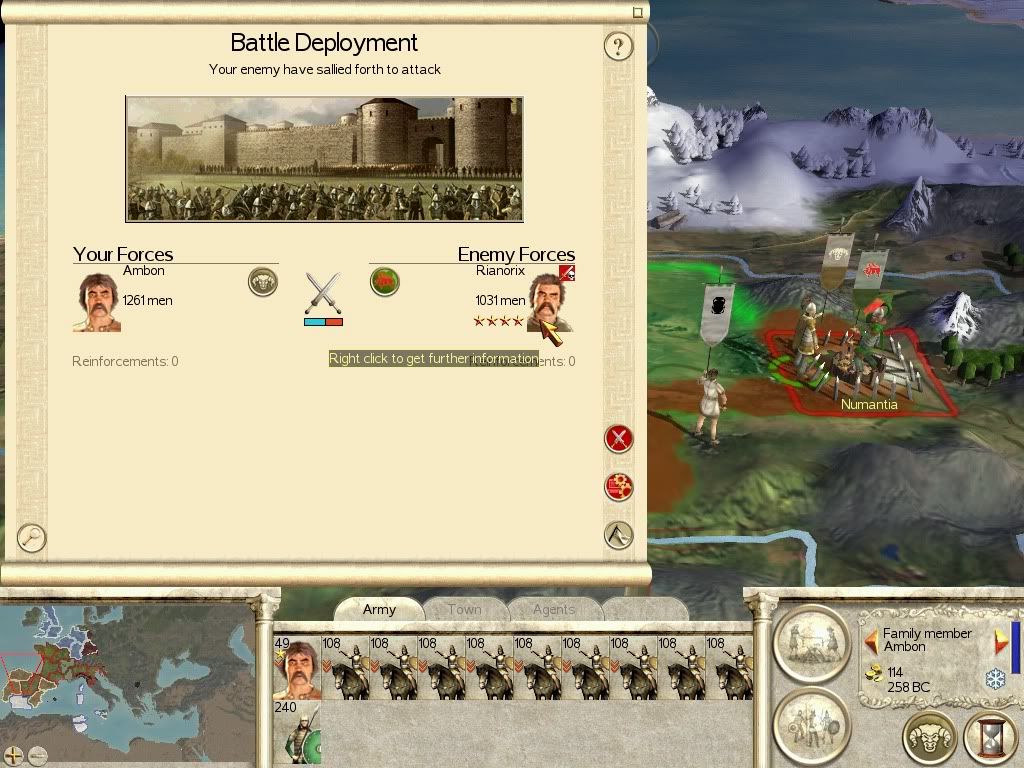This screenshot has width=1024, height=768.
Task: Select Ambon's portrait under Your Forces
Action: click(x=97, y=302)
